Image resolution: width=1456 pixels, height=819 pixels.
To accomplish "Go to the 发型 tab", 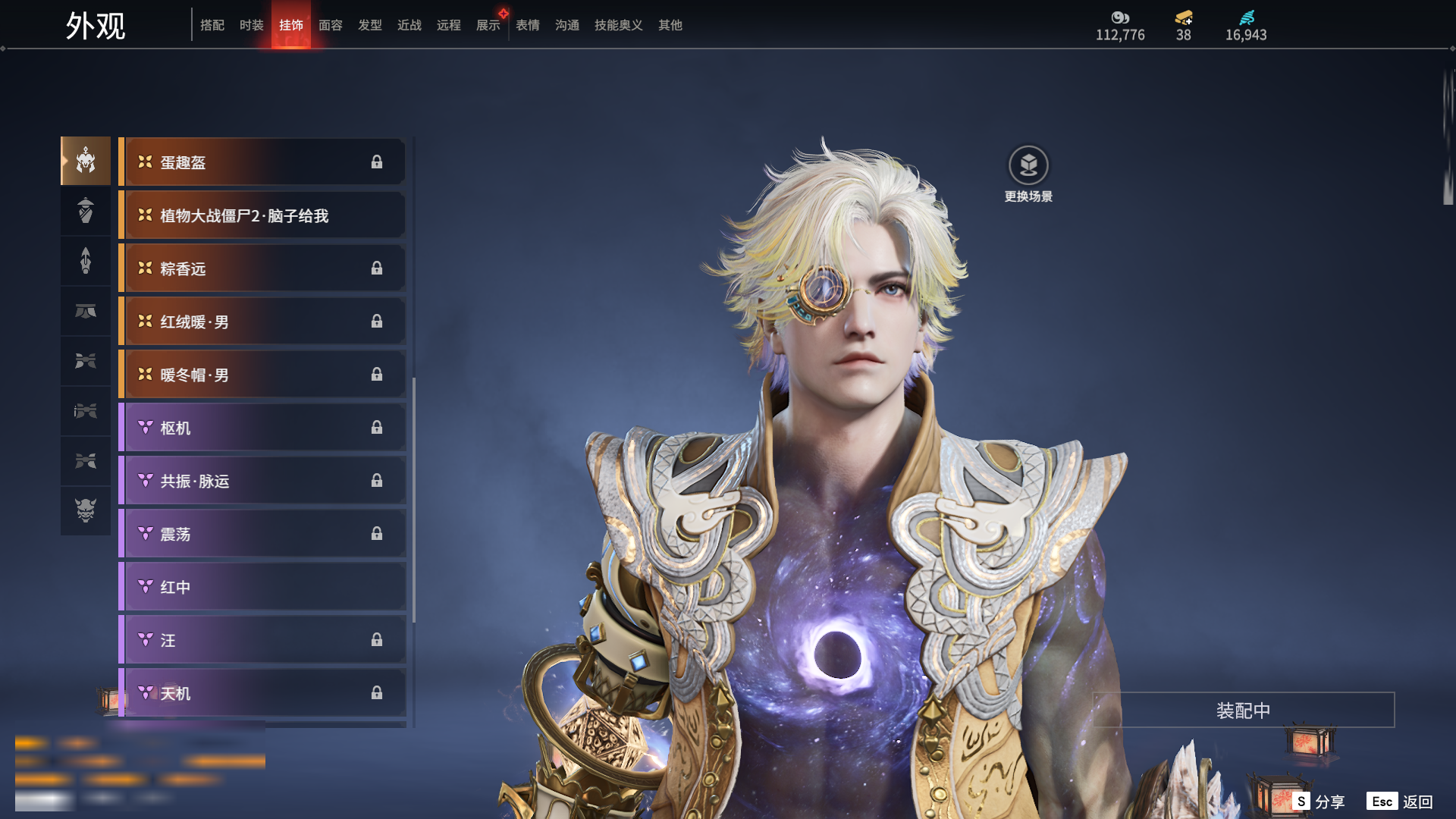I will (x=370, y=25).
